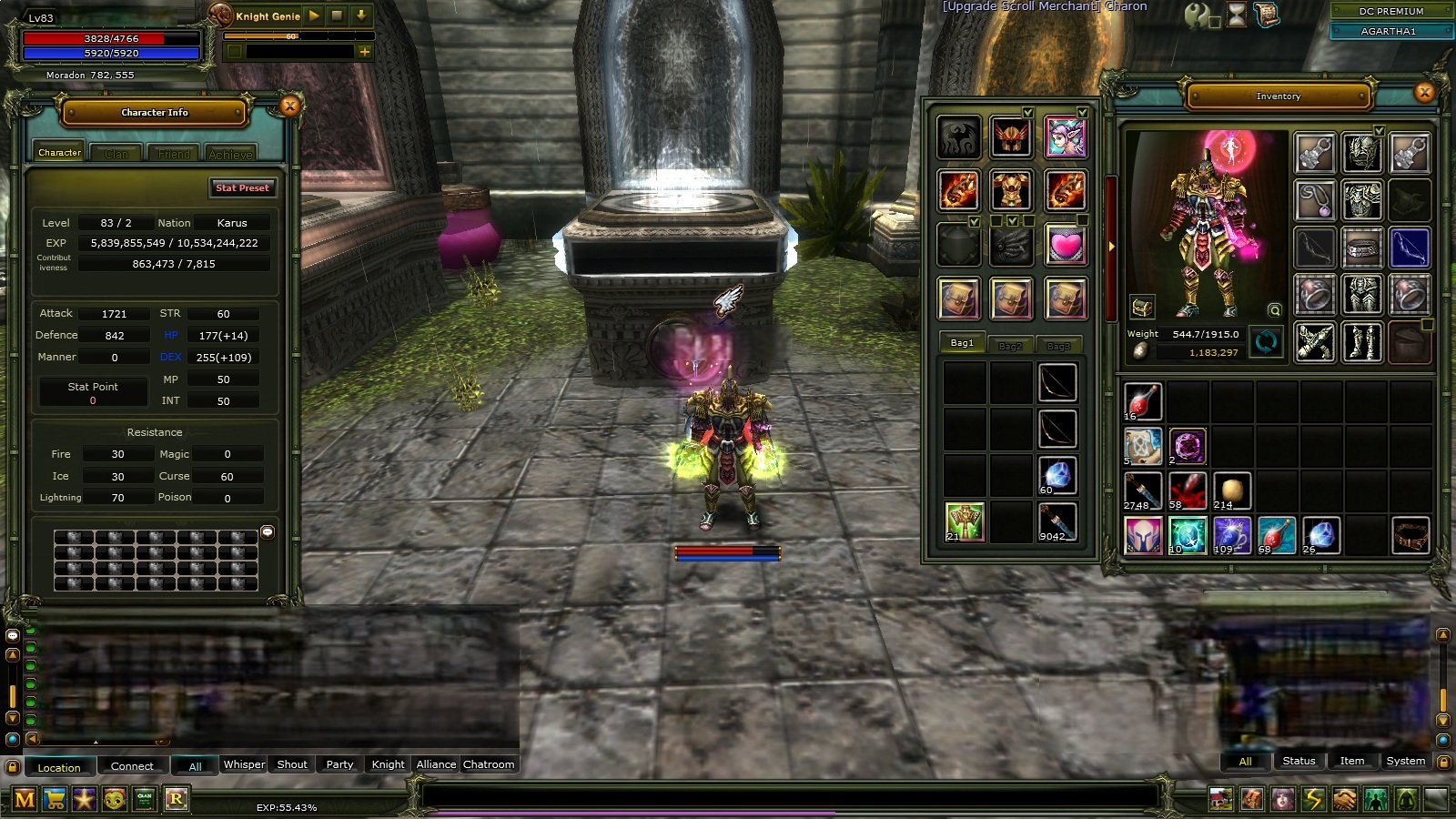Pick the blue gem stack of 60

coord(1057,476)
